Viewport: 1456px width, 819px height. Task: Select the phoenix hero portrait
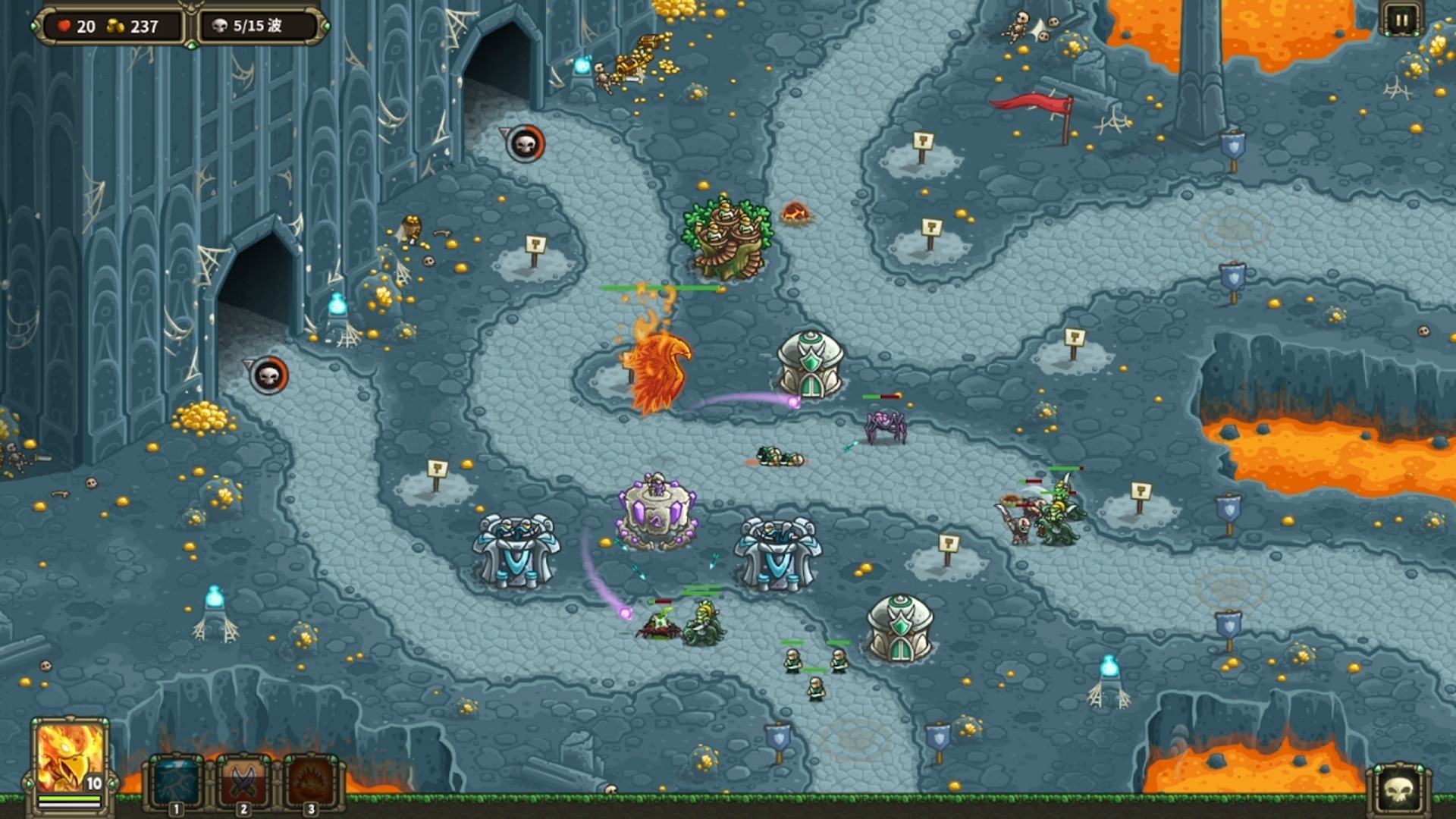point(69,758)
